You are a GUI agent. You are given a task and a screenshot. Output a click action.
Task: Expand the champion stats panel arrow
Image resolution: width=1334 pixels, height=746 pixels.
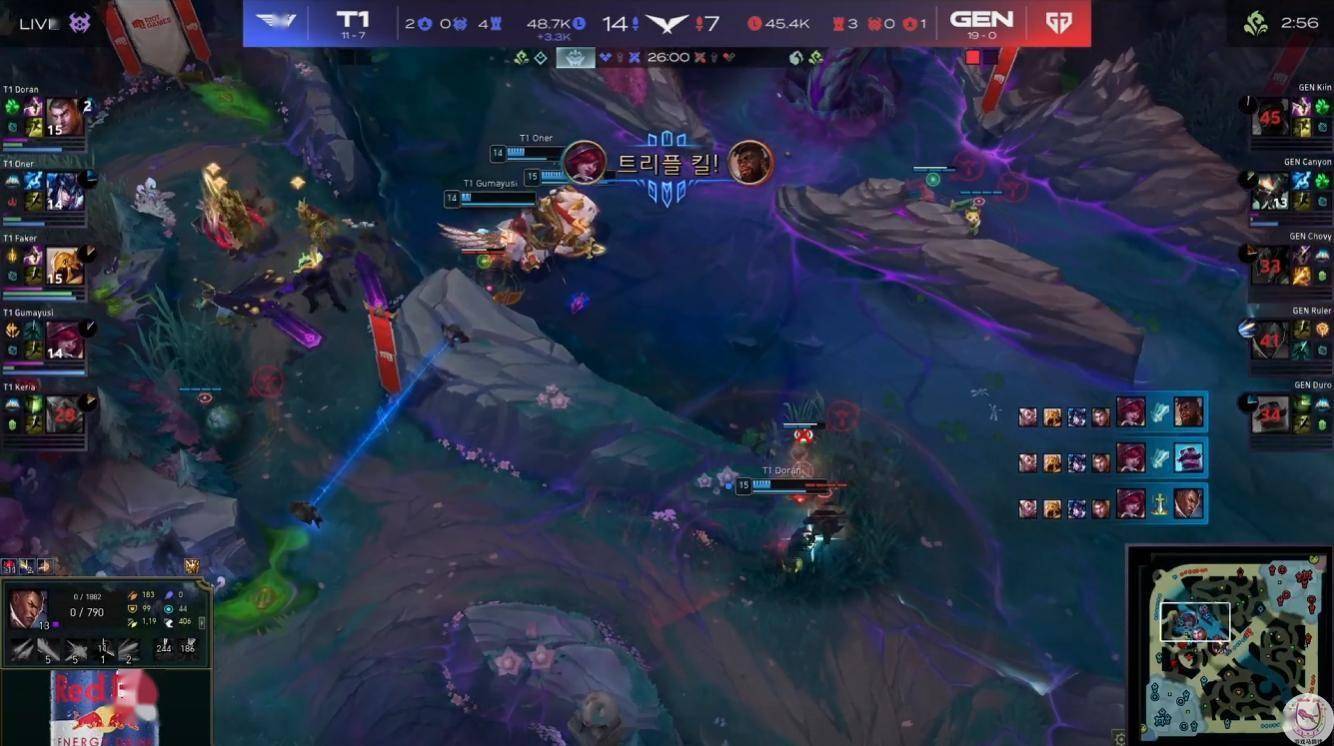[203, 622]
